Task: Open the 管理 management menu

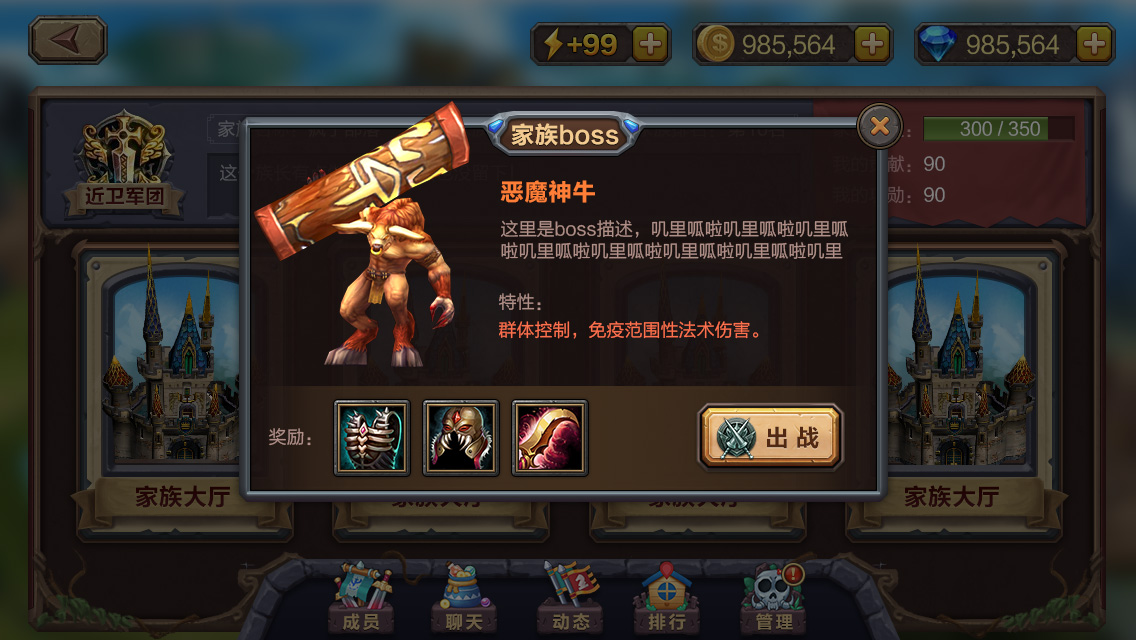Action: click(x=774, y=600)
